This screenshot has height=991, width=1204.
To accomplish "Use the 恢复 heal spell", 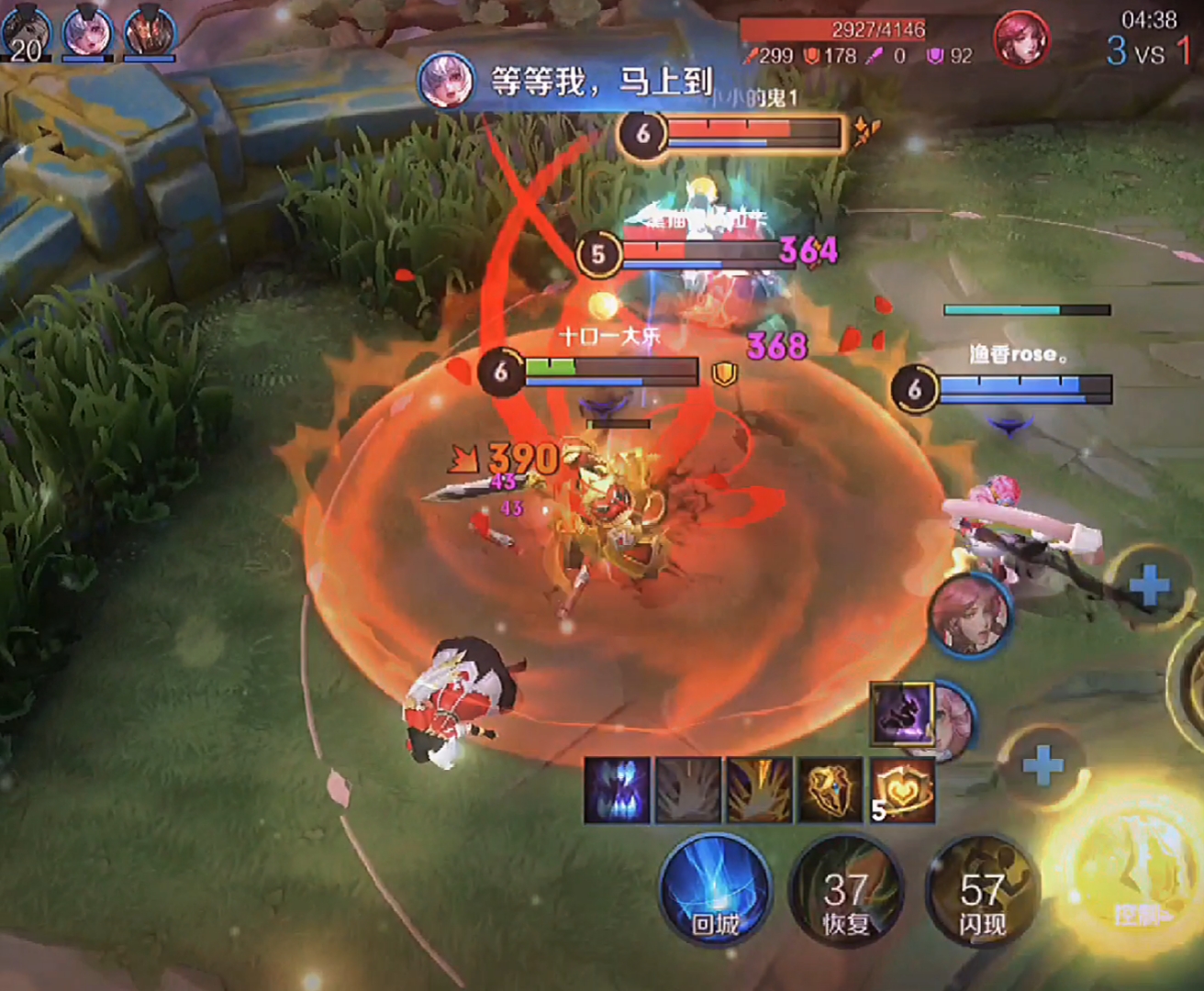I will click(x=845, y=892).
